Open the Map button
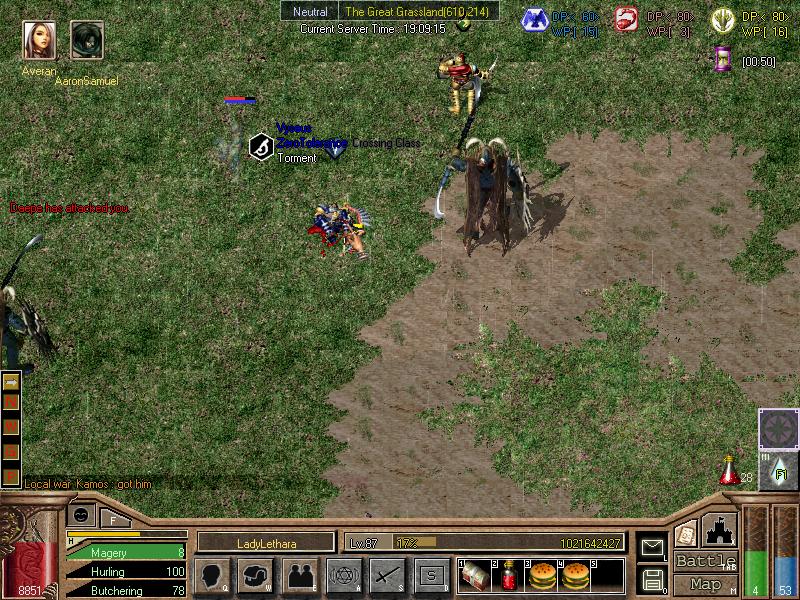 705,584
